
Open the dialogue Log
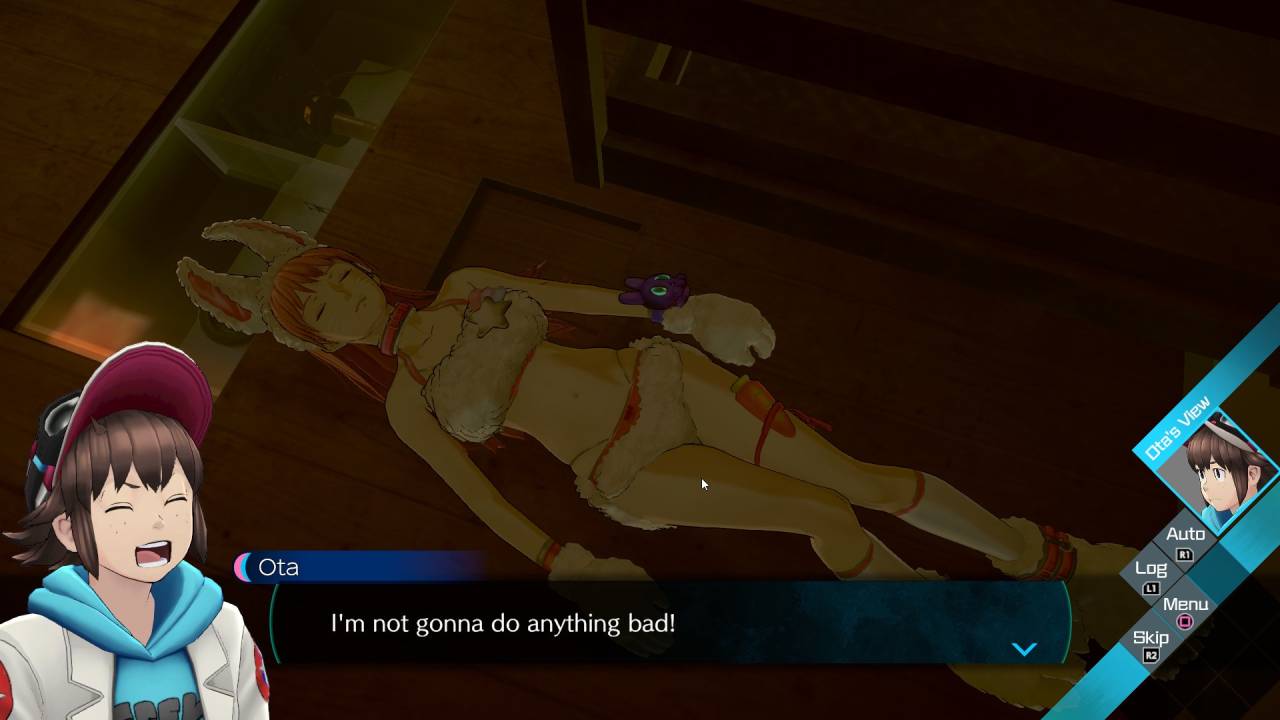point(1151,569)
